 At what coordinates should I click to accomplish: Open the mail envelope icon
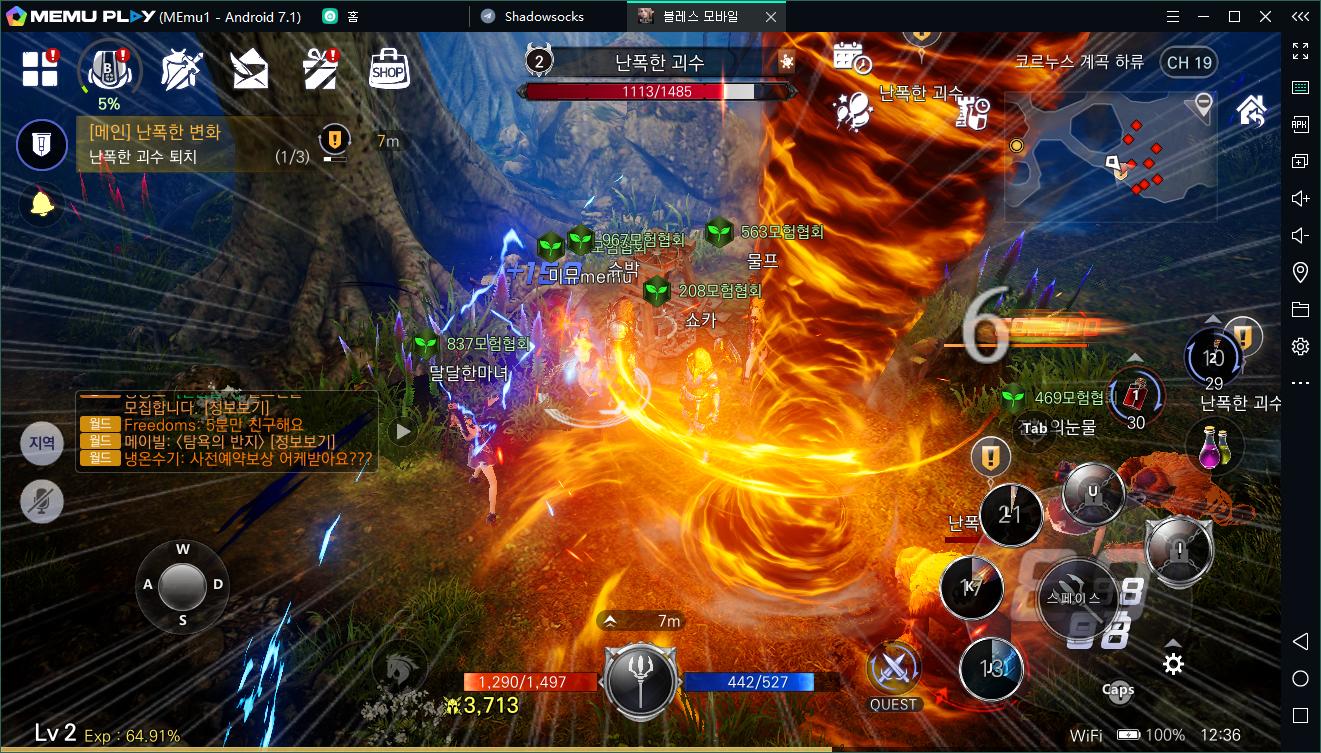click(249, 70)
